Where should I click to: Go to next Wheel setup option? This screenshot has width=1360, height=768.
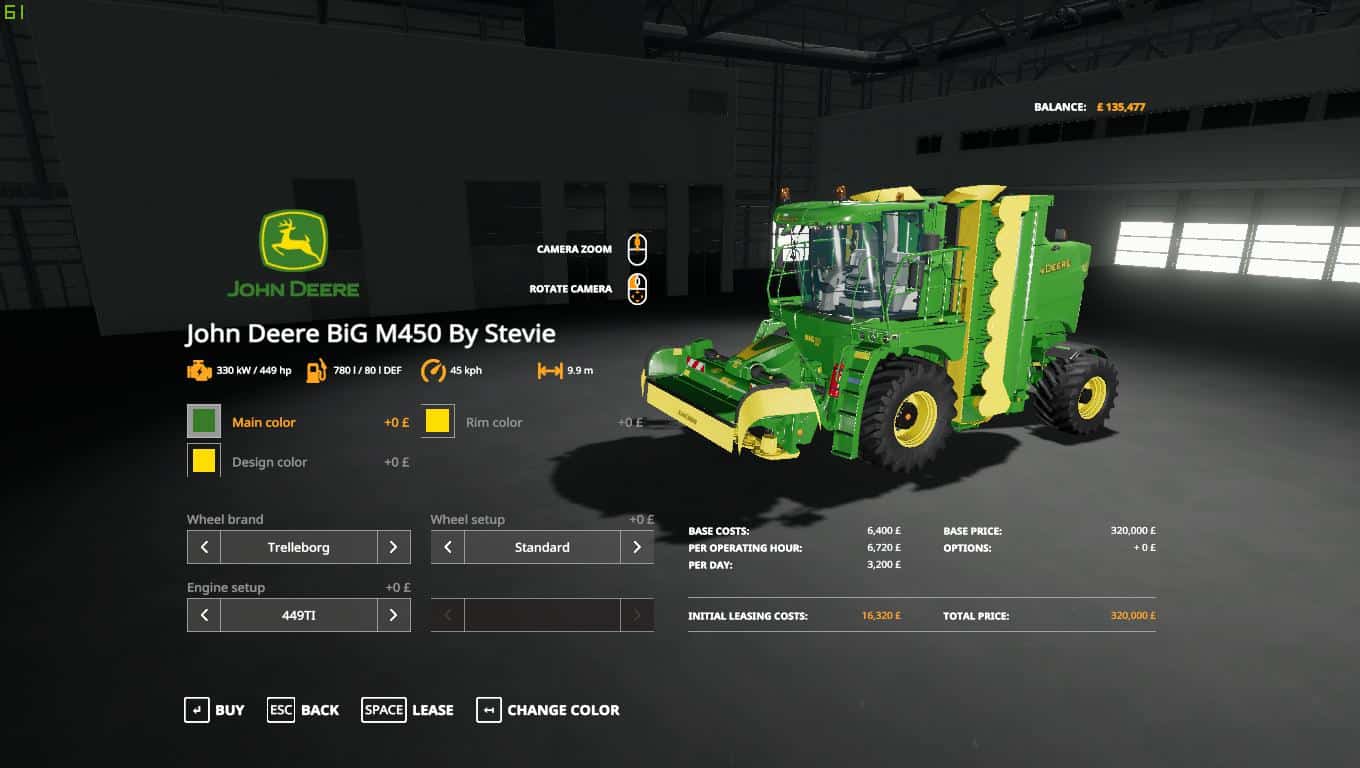[x=637, y=547]
